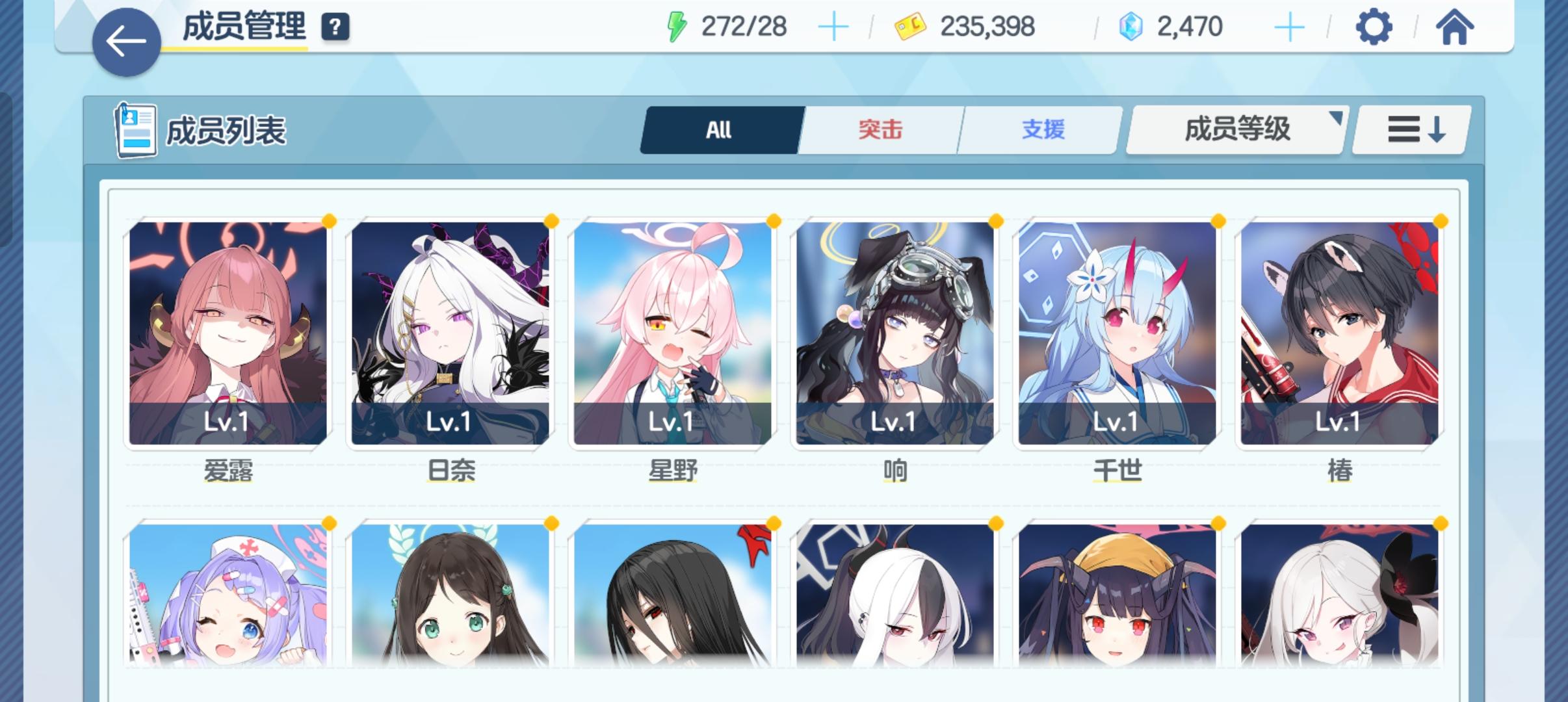Expand AP recharge with the first plus
The height and width of the screenshot is (702, 1568).
(834, 27)
